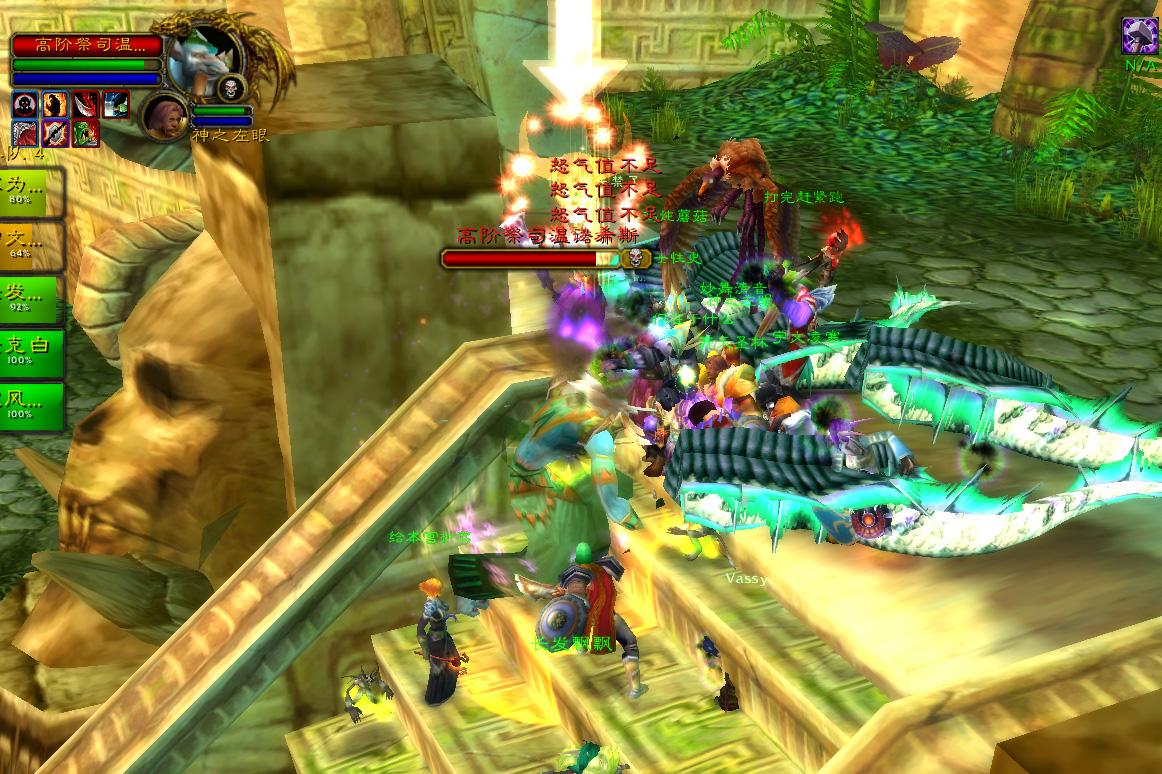Click the target's dragon-framed portrait
This screenshot has width=1162, height=774.
[x=204, y=57]
